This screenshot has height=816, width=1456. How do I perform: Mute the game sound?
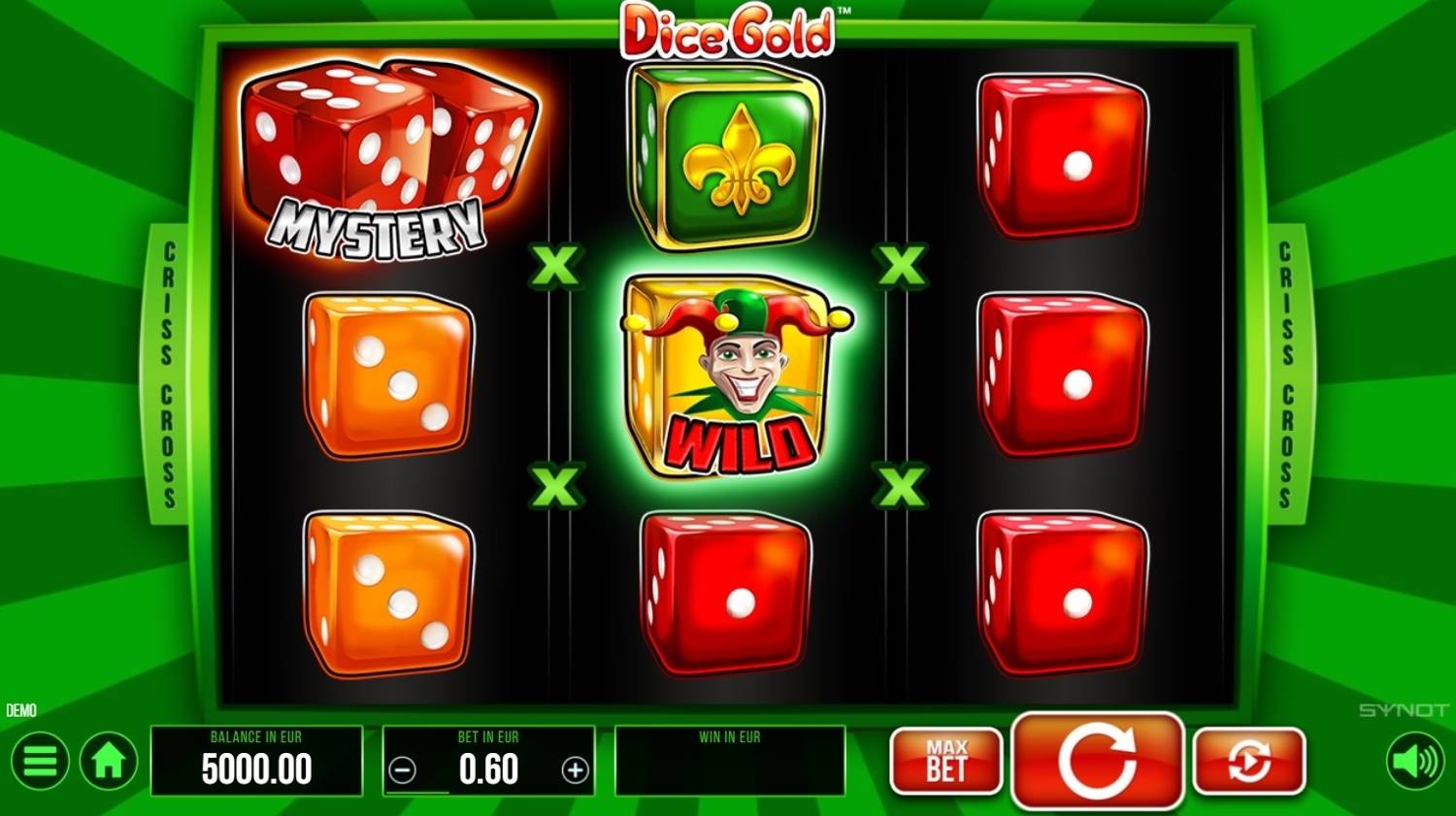[x=1417, y=761]
